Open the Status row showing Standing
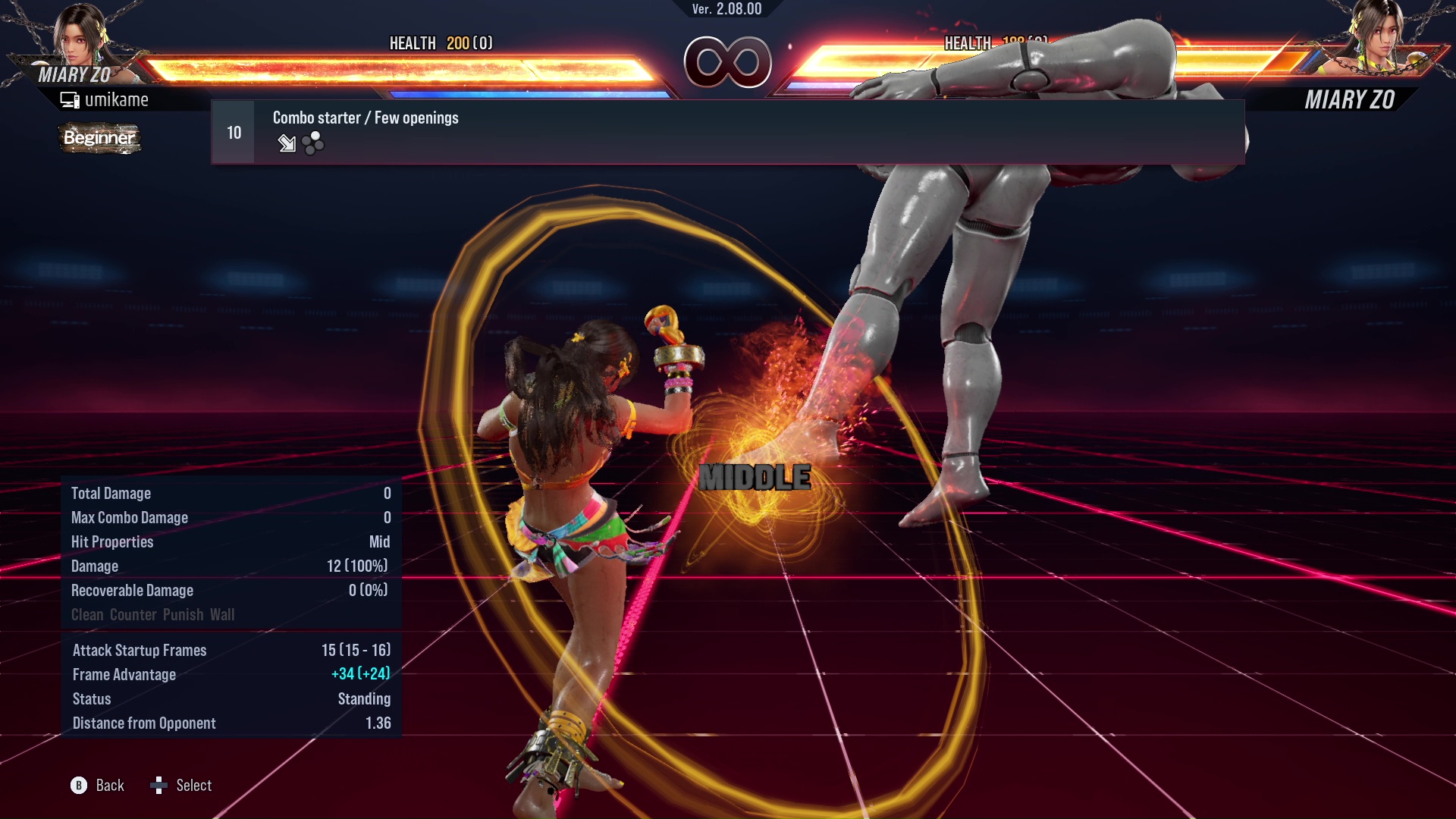 [x=227, y=698]
